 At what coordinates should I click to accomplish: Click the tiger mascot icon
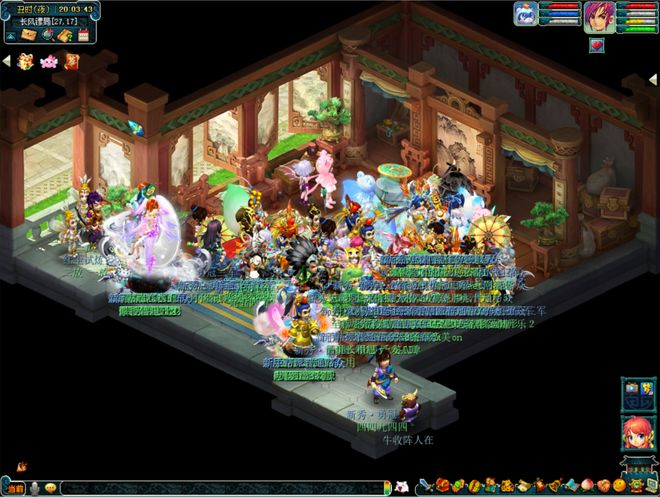point(27,61)
